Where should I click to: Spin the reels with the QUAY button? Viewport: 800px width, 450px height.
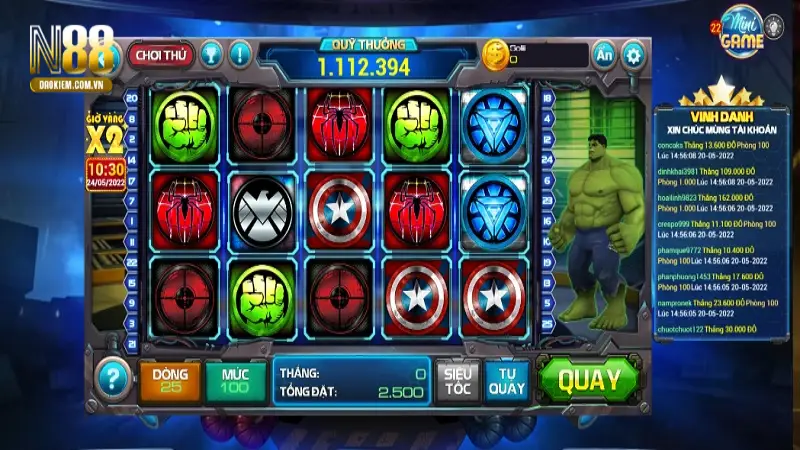pos(589,380)
